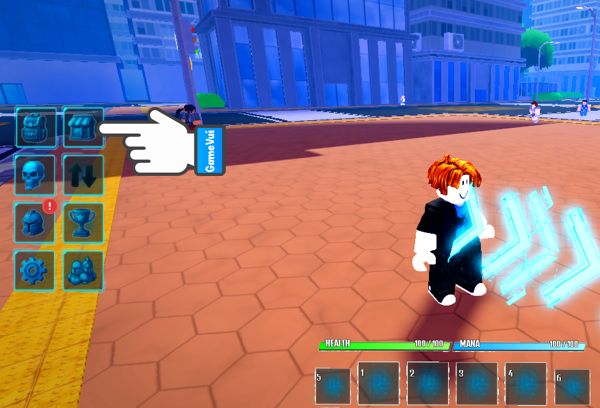Viewport: 600px width, 408px height.
Task: Select hotbar slot number 5
Action: point(333,387)
